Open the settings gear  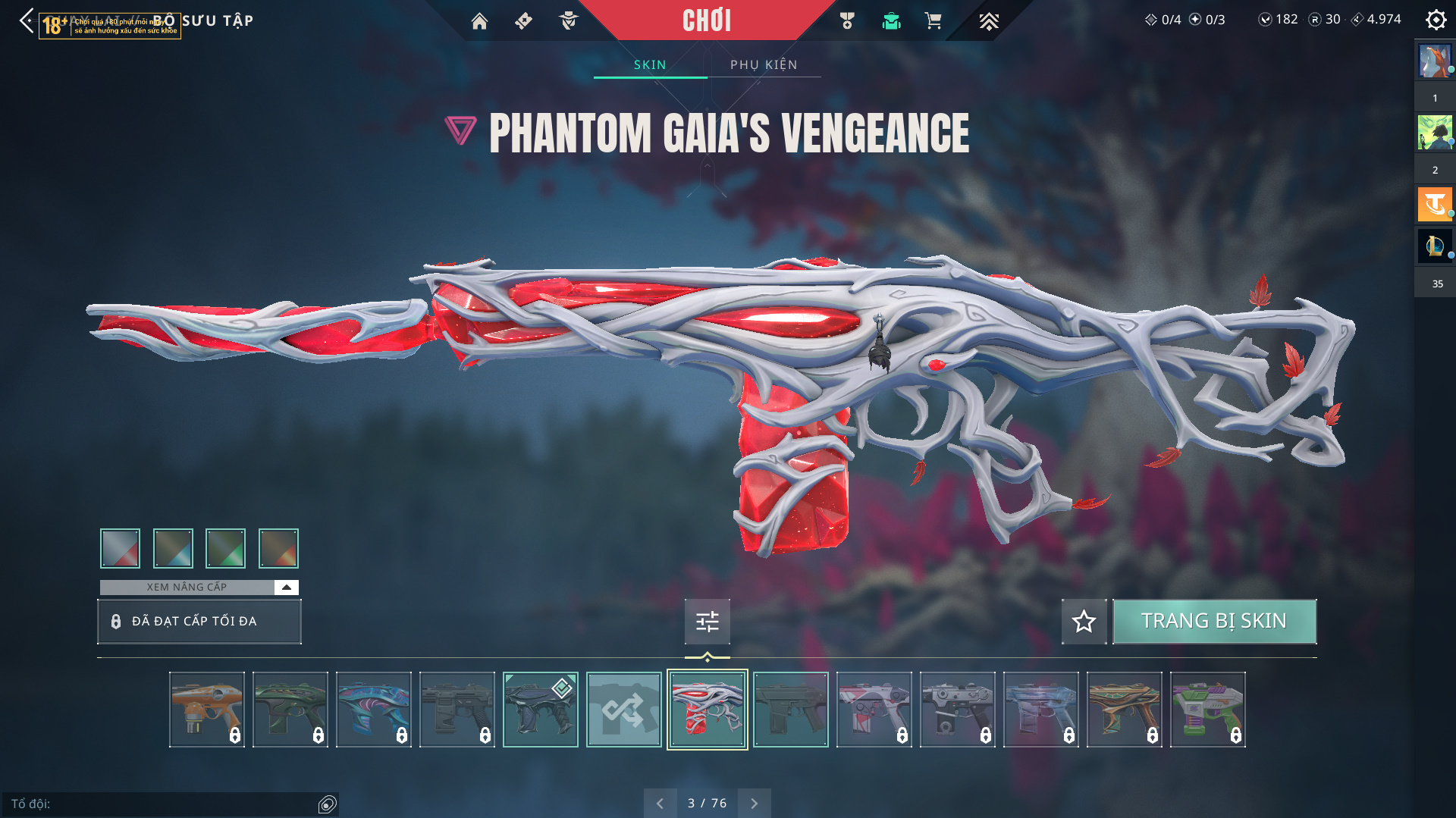(1436, 20)
